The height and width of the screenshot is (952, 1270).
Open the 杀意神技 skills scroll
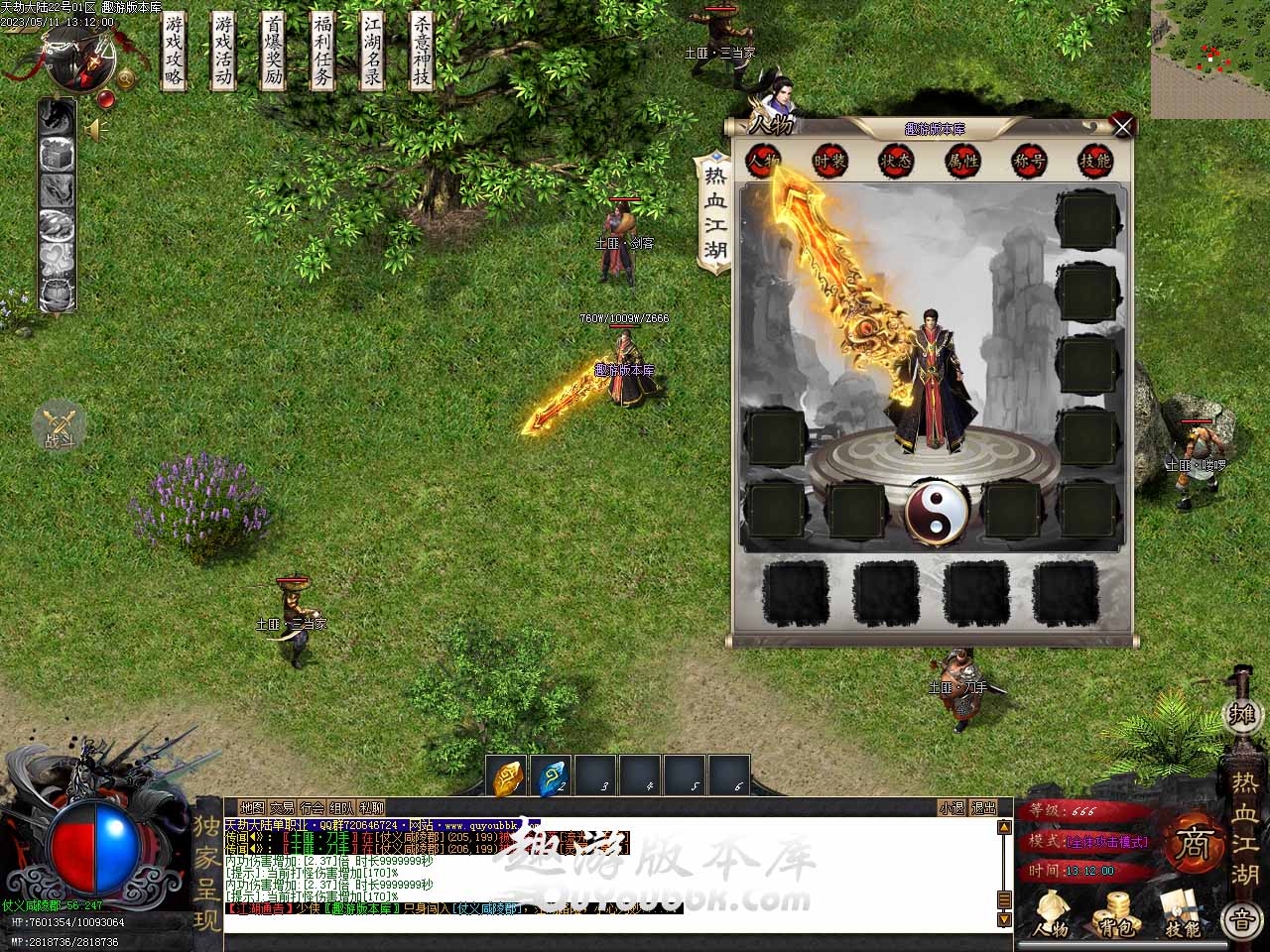tap(423, 52)
